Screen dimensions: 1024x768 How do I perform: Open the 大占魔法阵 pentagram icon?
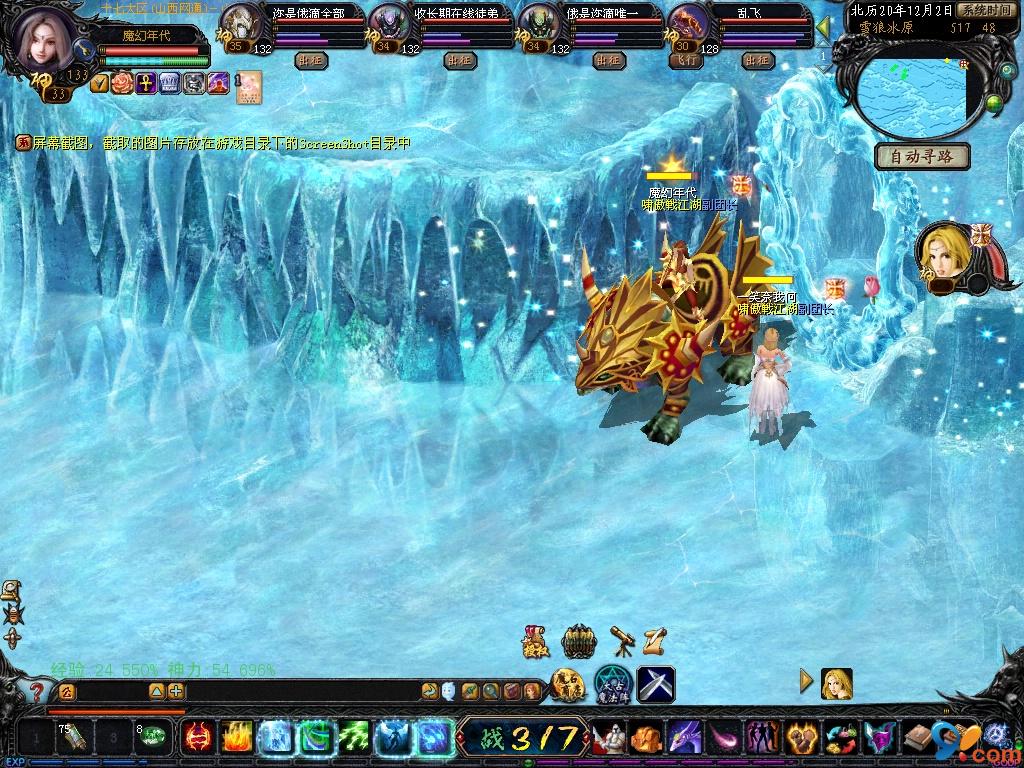pyautogui.click(x=611, y=684)
